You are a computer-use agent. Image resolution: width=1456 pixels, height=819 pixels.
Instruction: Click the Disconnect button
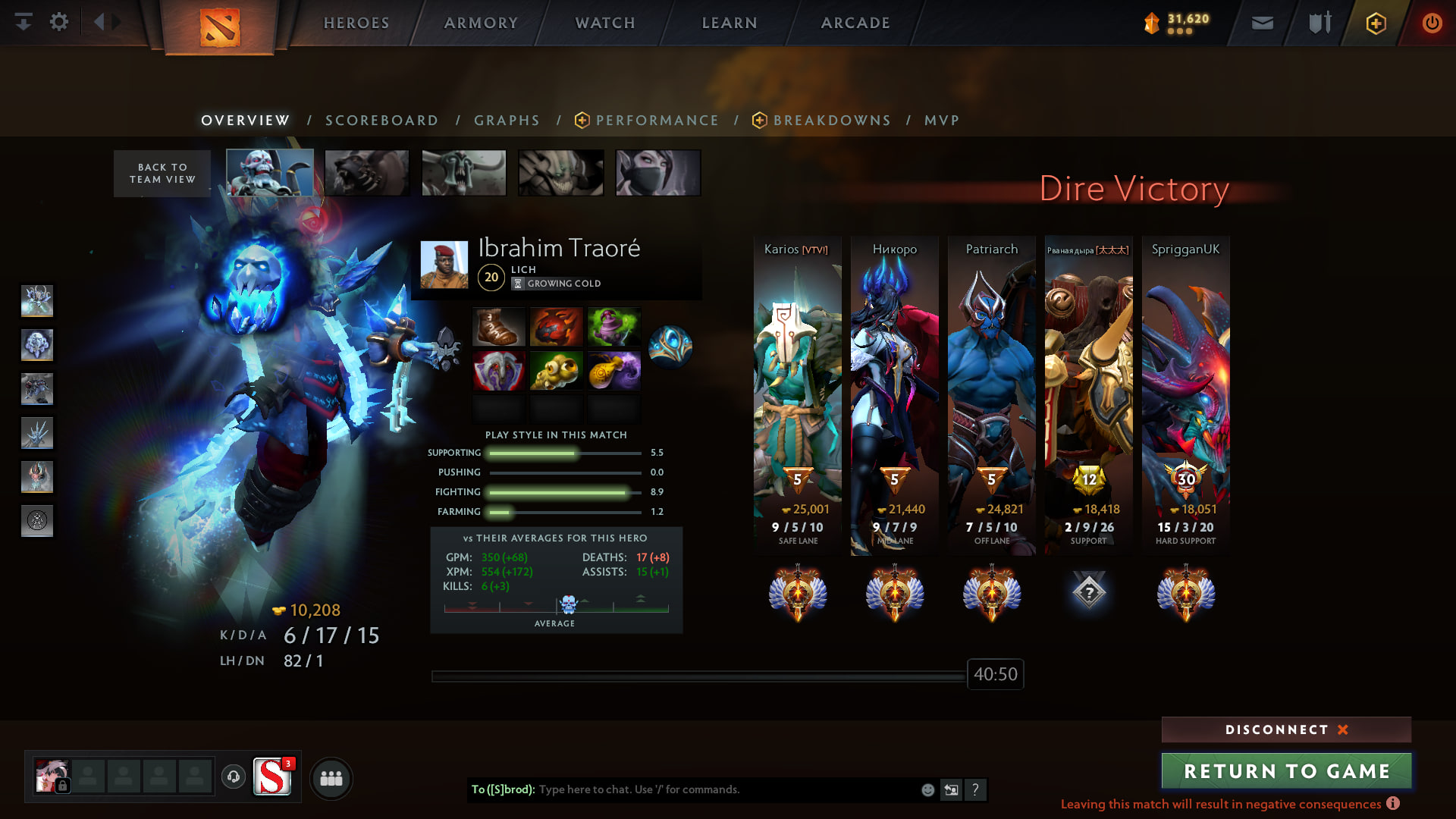pyautogui.click(x=1286, y=730)
